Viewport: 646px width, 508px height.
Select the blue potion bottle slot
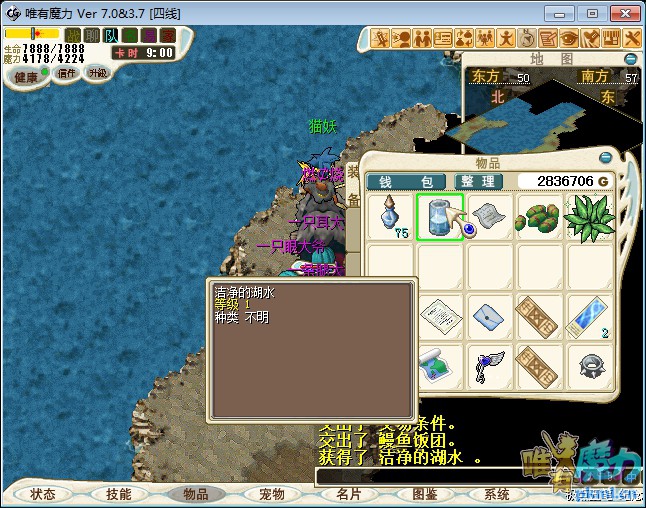click(389, 217)
